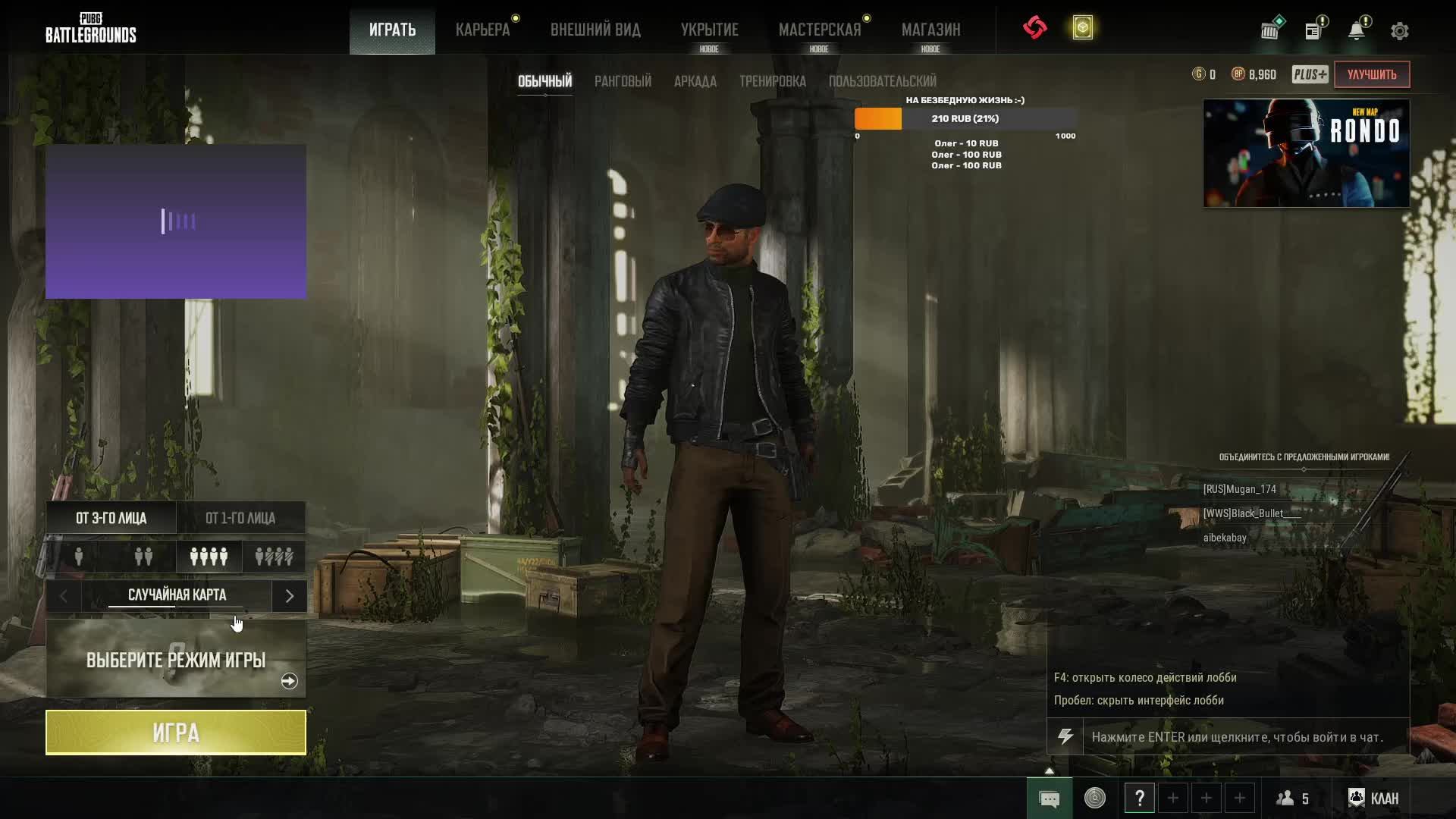The width and height of the screenshot is (1456, 819).
Task: Start matchmaking with the yellow ИГРА button
Action: click(176, 733)
